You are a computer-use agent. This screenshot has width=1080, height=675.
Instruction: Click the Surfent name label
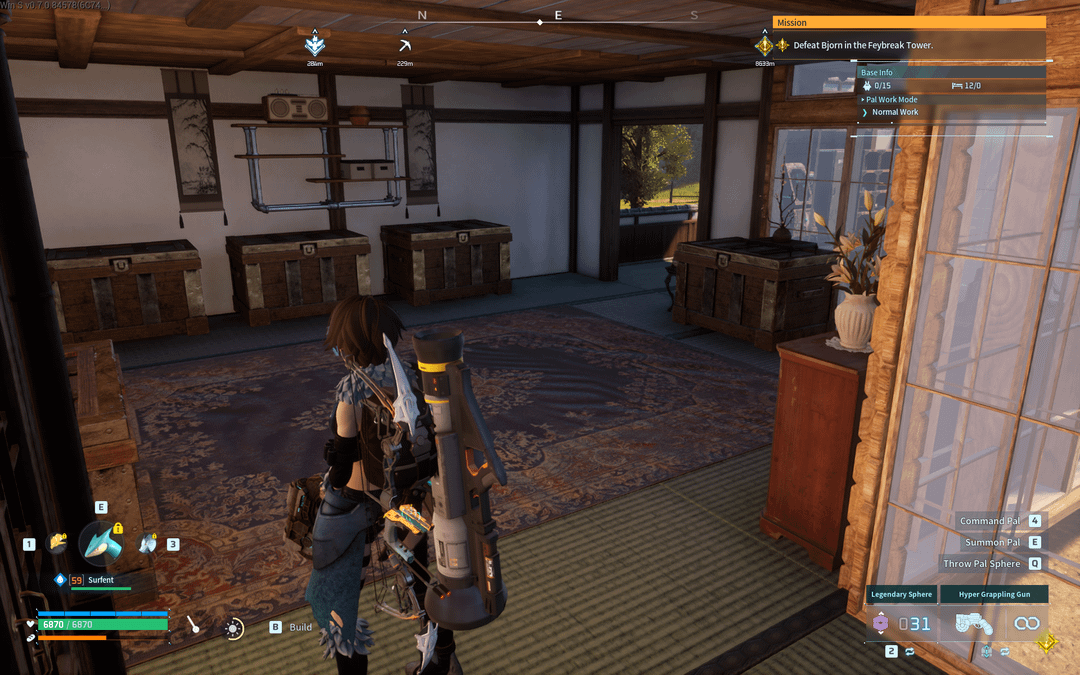(x=102, y=579)
